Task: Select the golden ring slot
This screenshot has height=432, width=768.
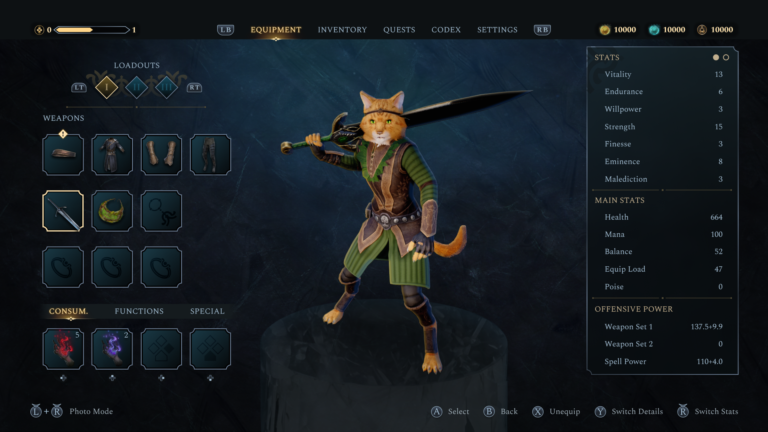Action: point(112,211)
